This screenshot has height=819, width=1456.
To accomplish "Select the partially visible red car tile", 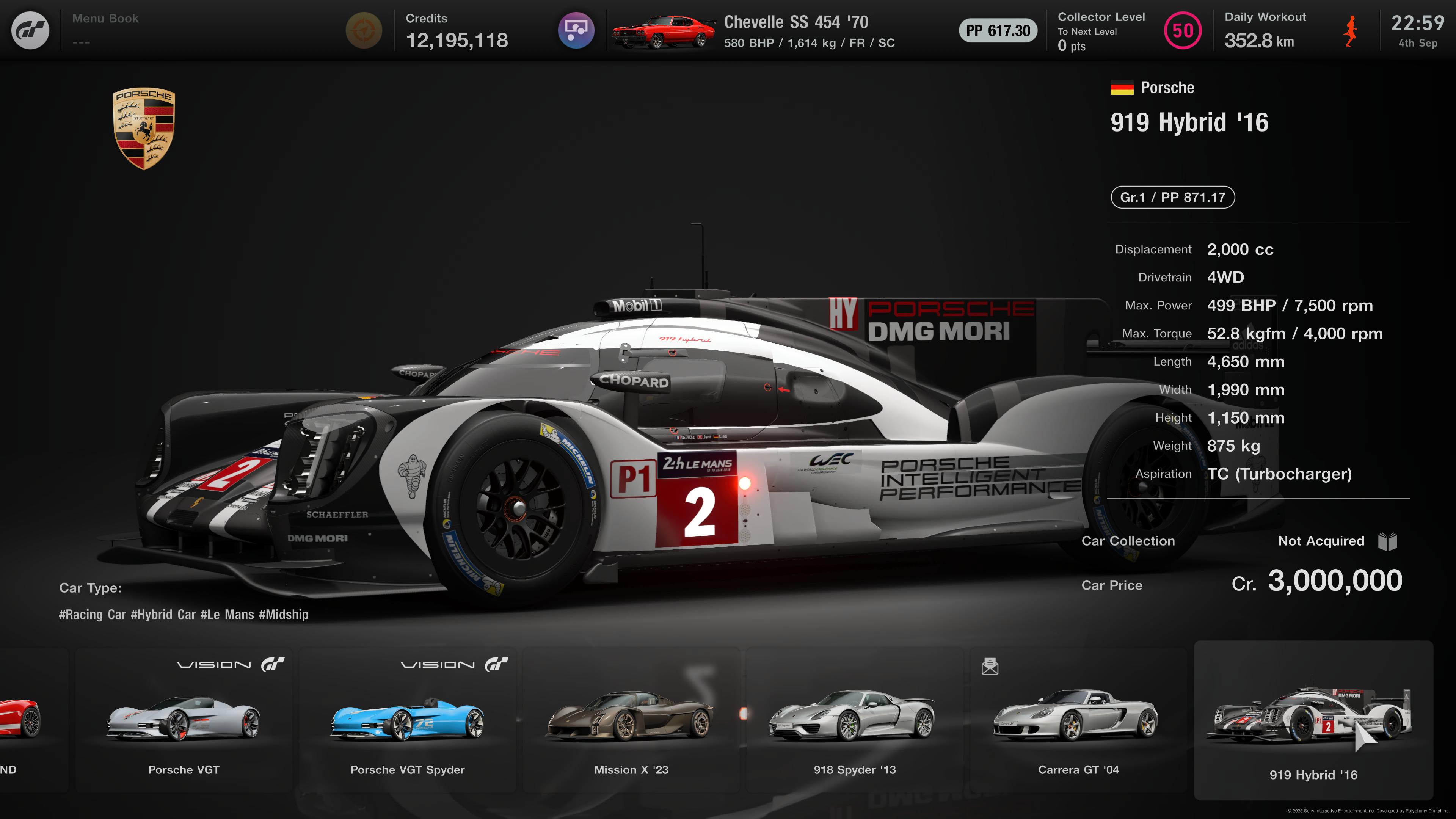I will 23,721.
